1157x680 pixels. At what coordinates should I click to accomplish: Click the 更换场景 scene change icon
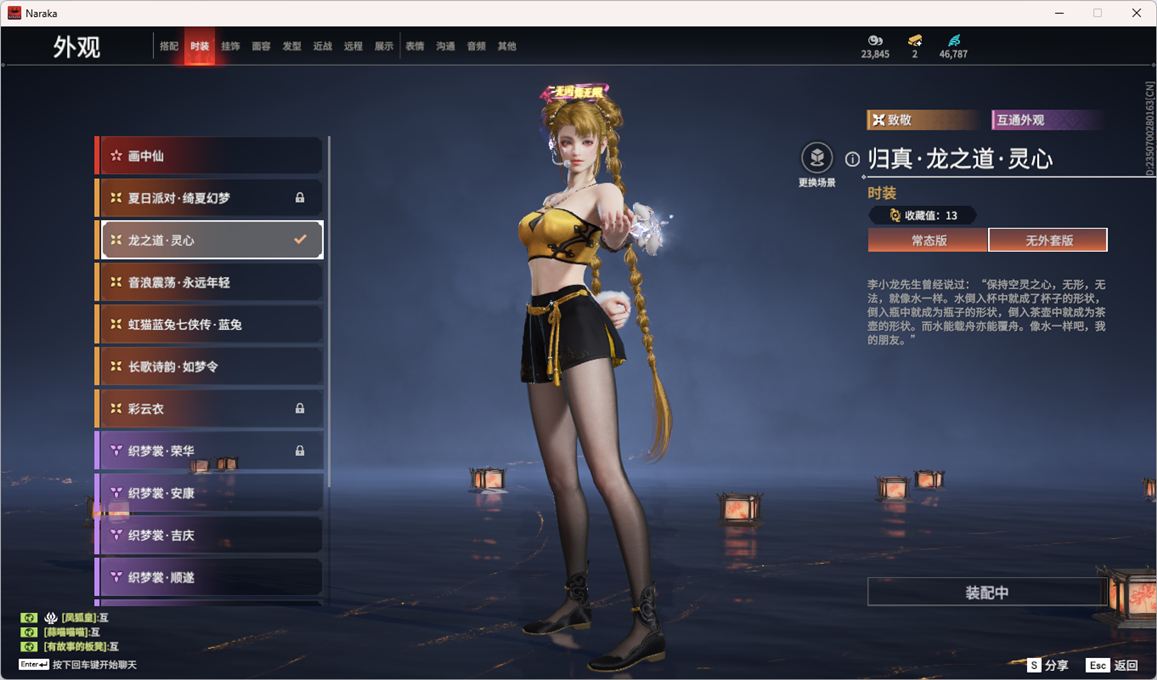click(x=817, y=158)
